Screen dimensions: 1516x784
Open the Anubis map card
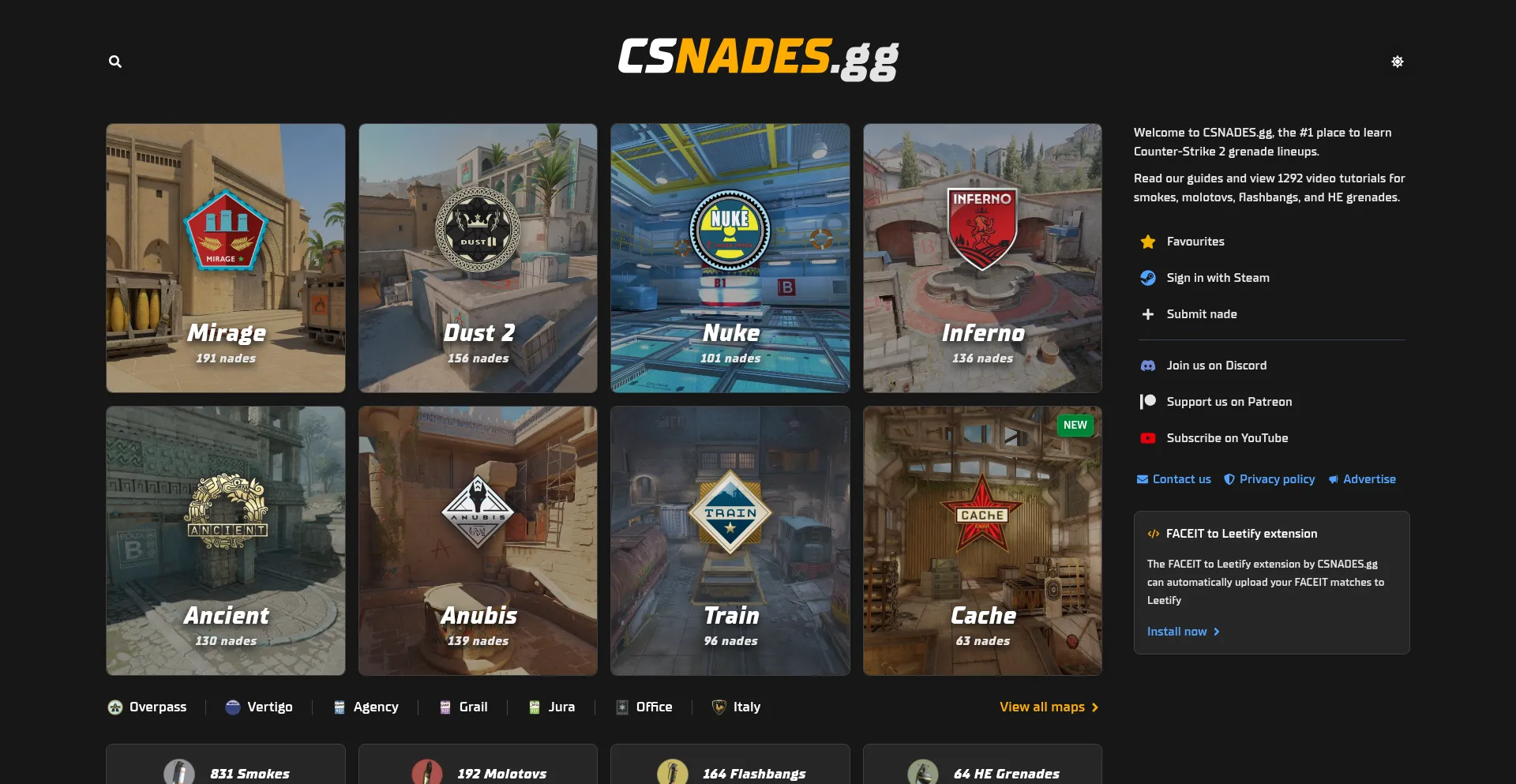478,541
